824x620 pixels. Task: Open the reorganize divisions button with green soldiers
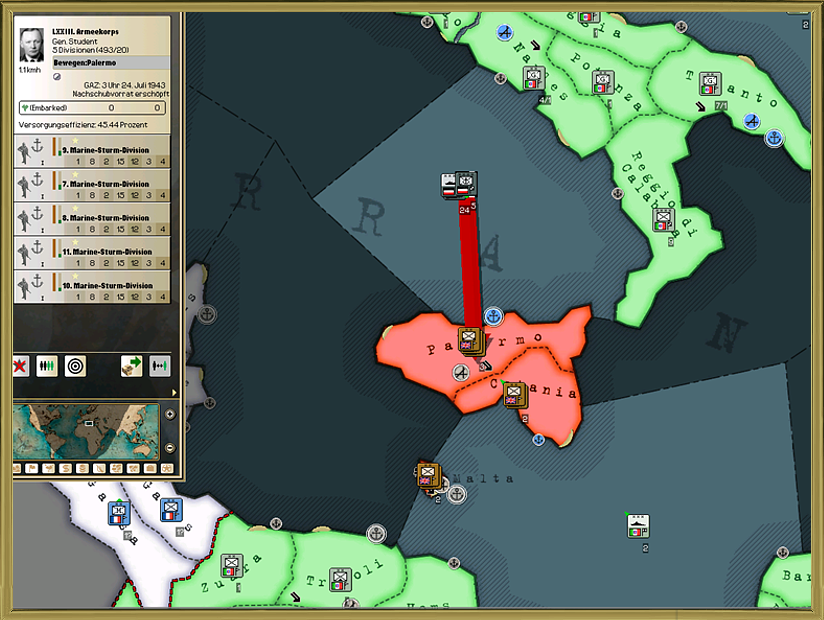(46, 366)
